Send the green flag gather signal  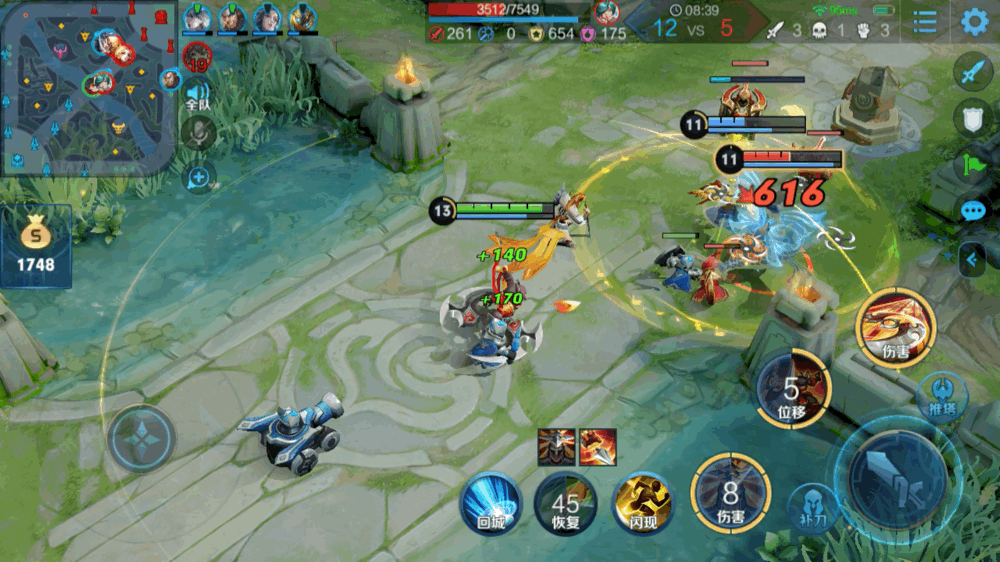[x=972, y=165]
